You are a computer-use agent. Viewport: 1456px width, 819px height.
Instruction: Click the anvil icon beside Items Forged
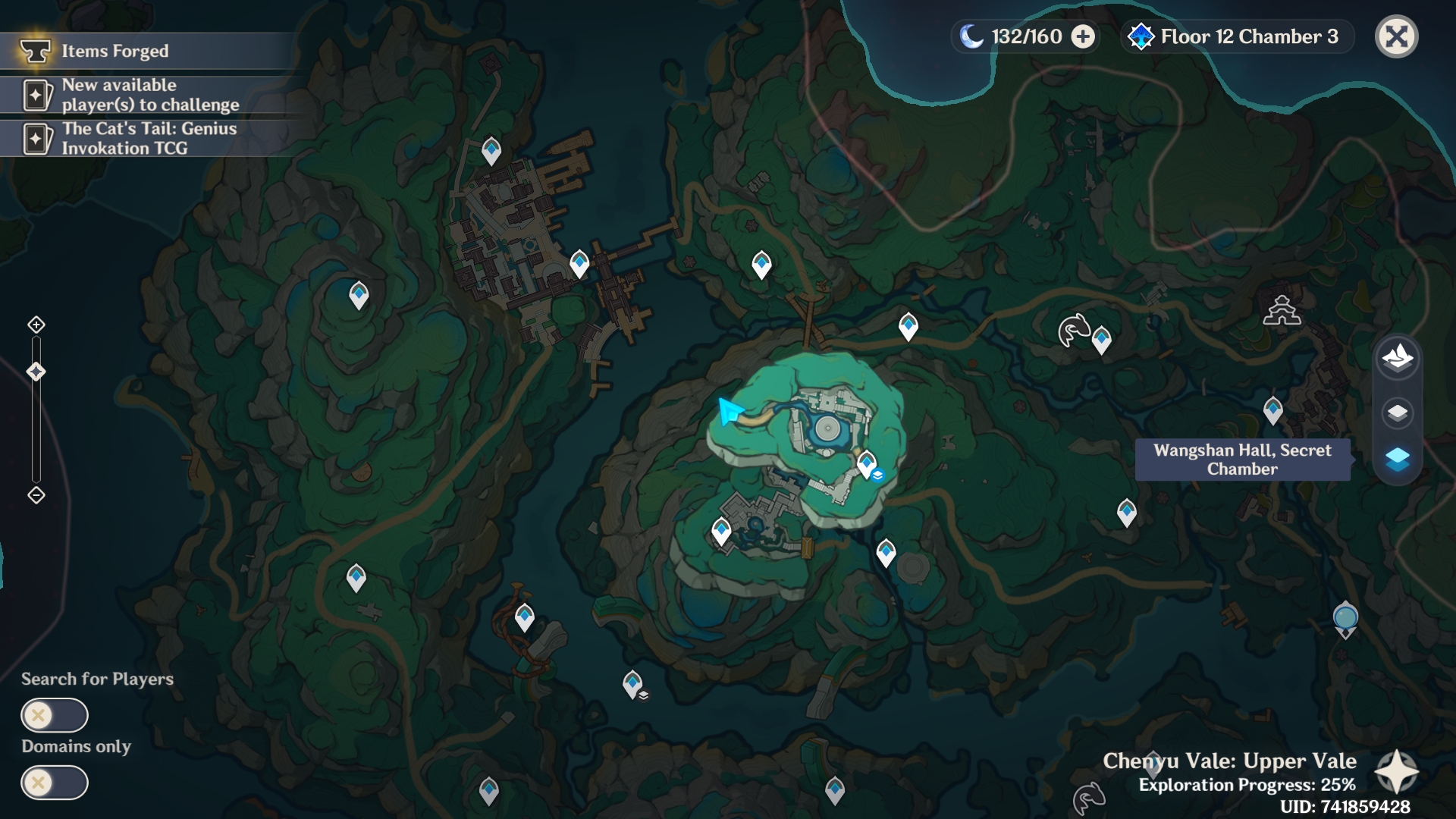pyautogui.click(x=34, y=52)
